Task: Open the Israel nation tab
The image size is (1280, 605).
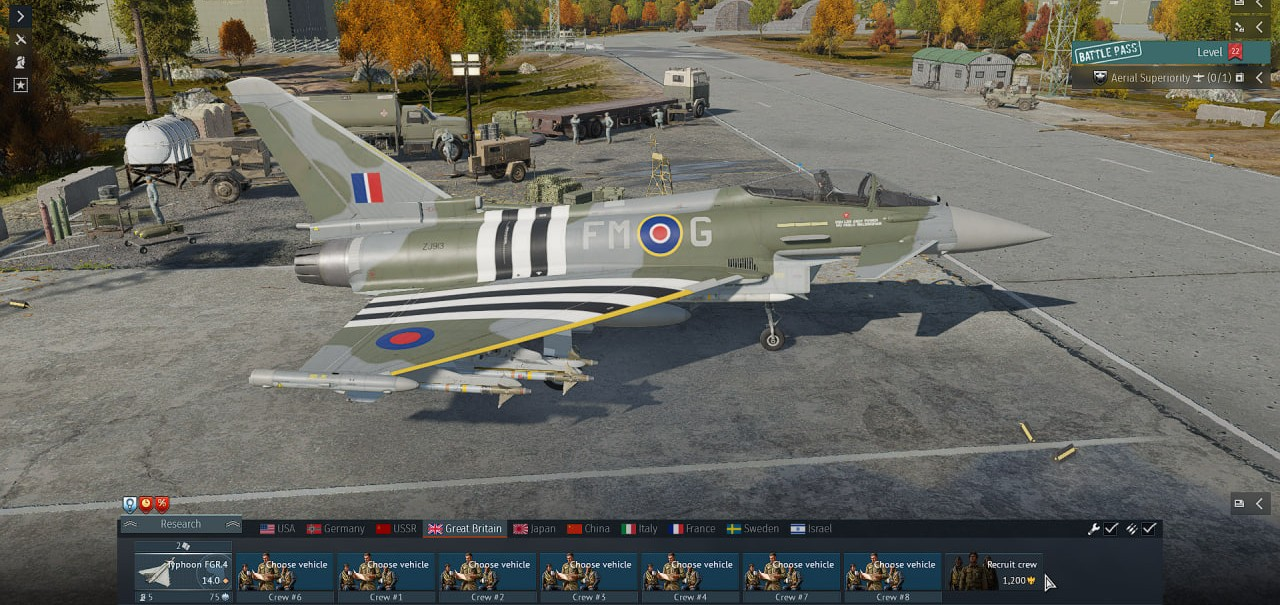Action: (811, 529)
